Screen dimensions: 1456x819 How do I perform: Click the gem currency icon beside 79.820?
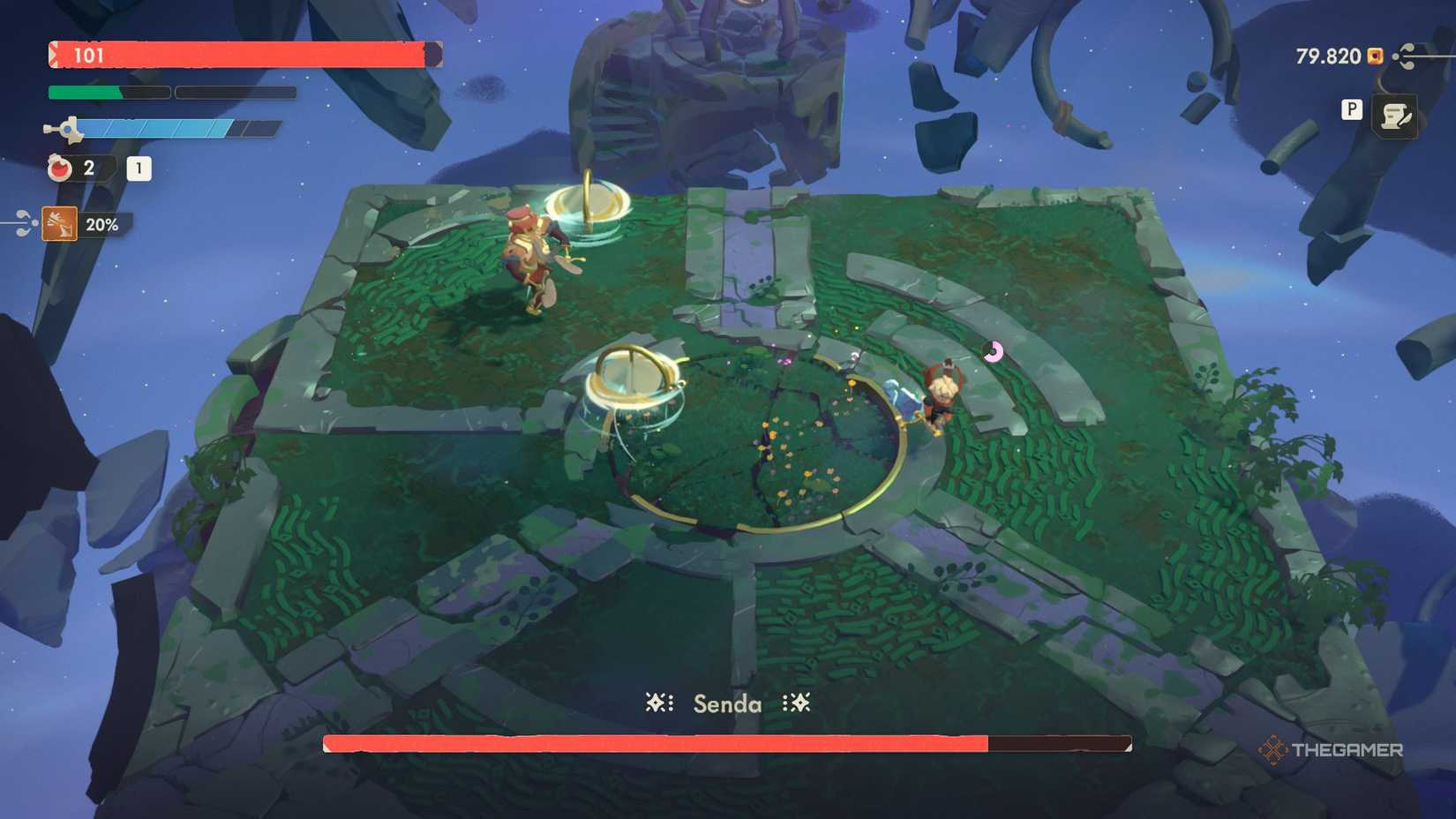click(x=1373, y=56)
